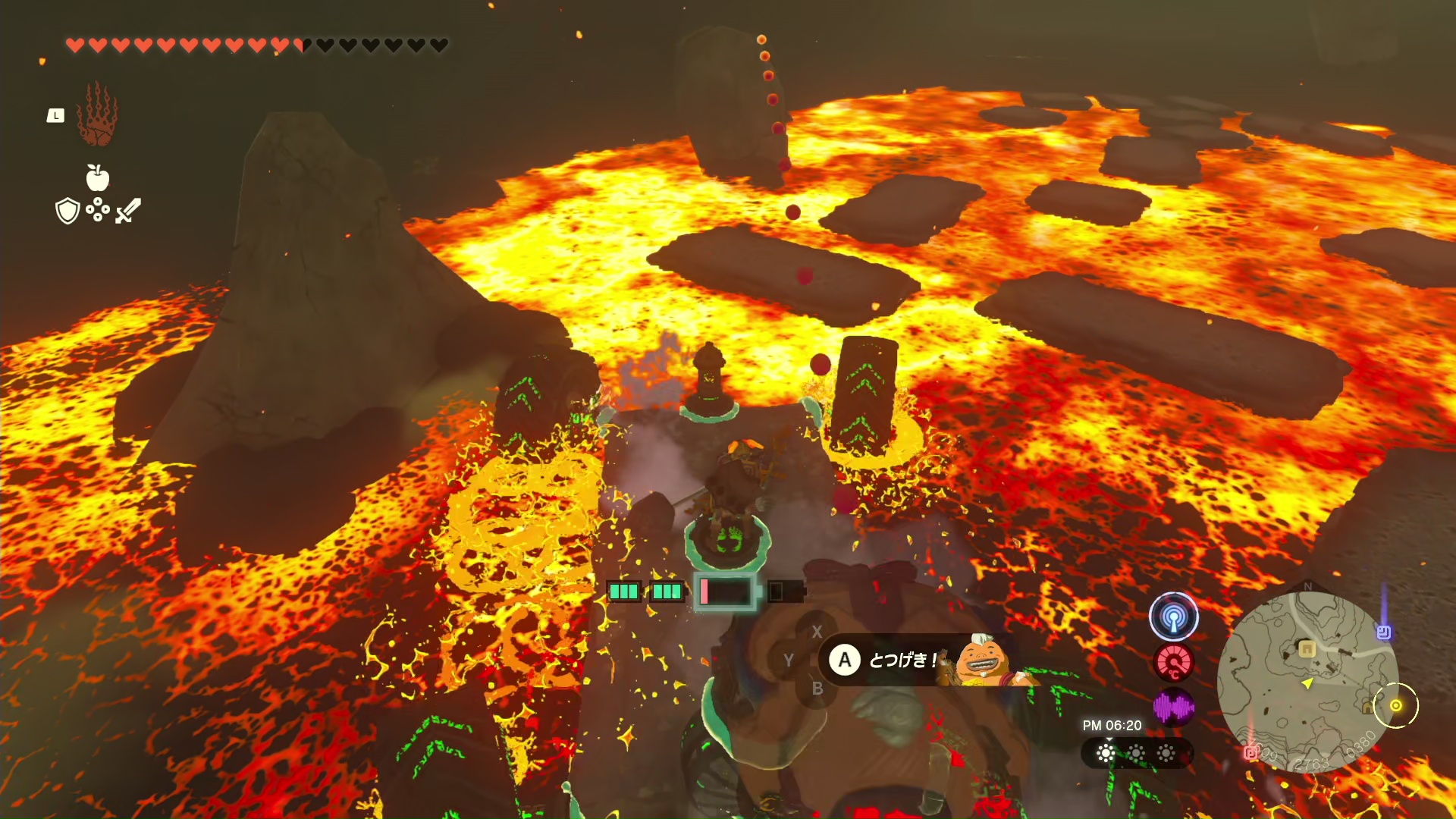This screenshot has width=1456, height=819.
Task: Select the hand-shaped ability icon
Action: point(97,115)
